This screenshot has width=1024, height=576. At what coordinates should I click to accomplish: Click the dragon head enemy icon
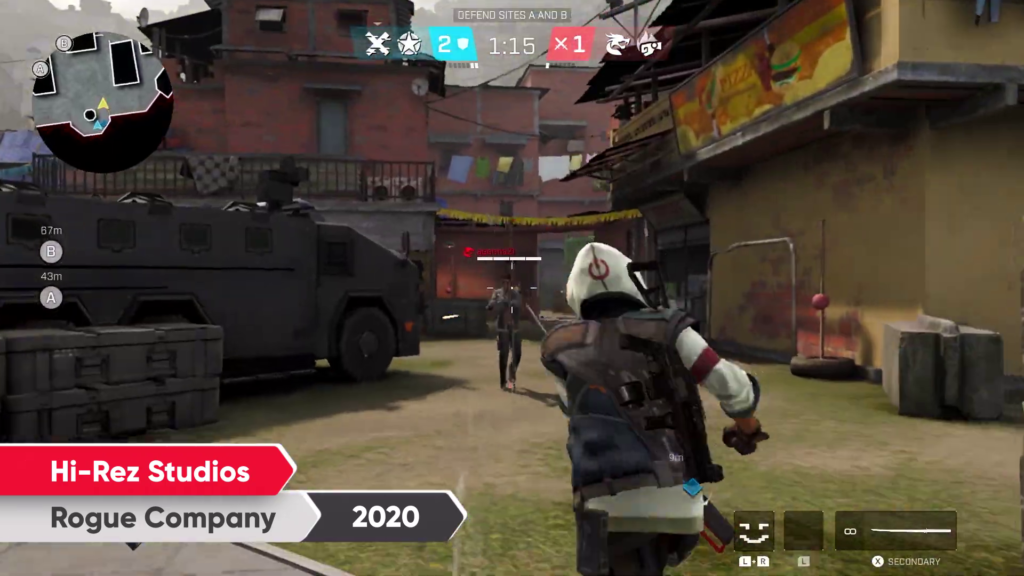point(619,44)
